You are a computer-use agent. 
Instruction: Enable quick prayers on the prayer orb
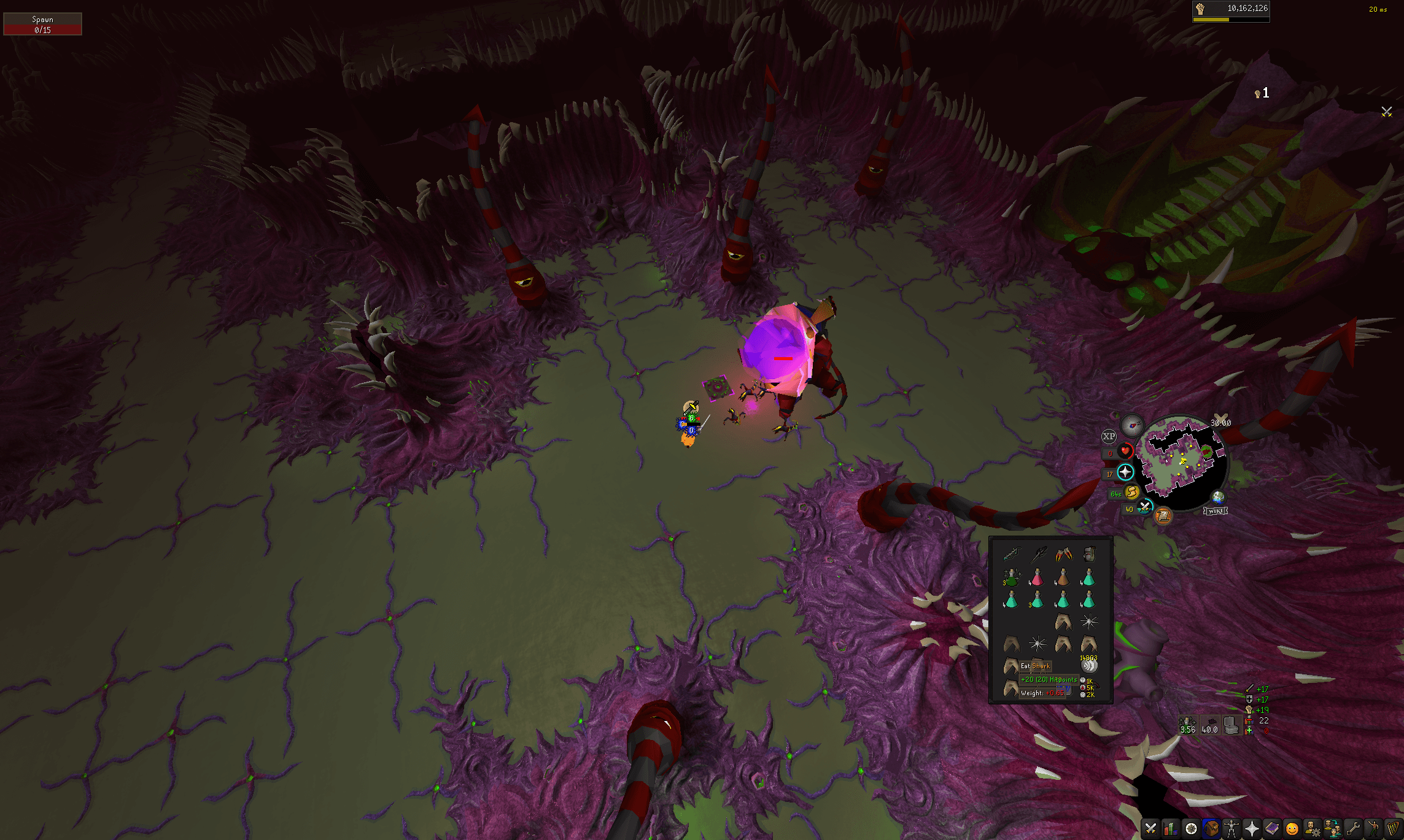click(x=1125, y=472)
